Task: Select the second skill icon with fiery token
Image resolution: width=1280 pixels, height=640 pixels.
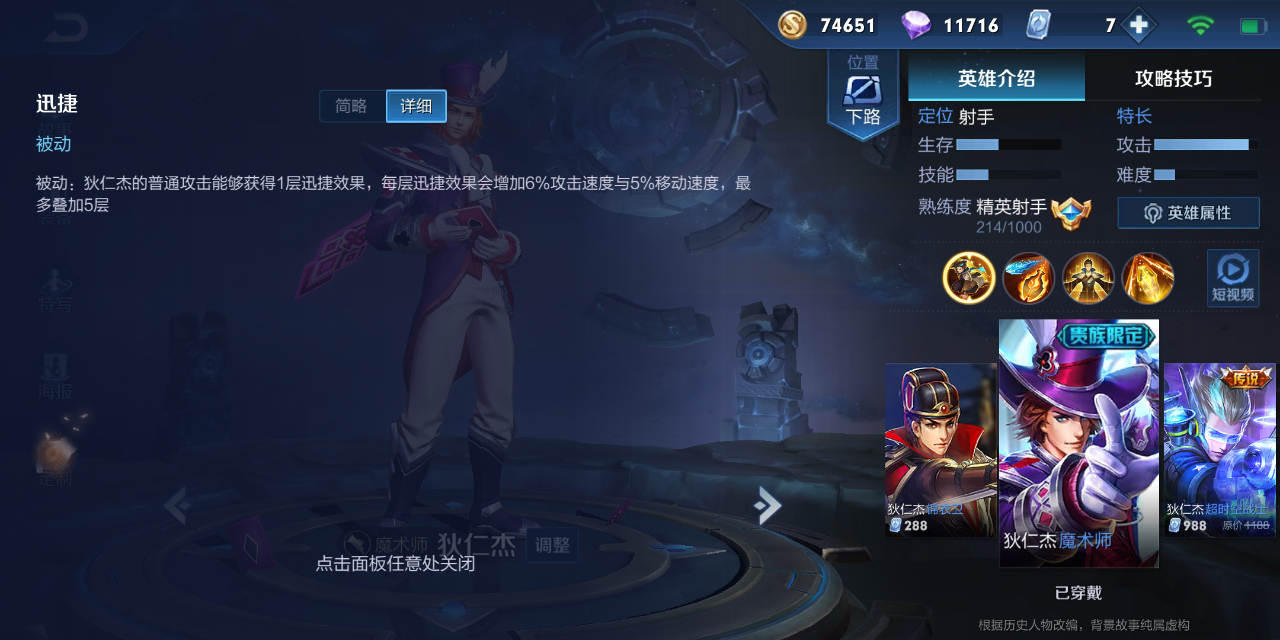Action: pyautogui.click(x=1028, y=277)
